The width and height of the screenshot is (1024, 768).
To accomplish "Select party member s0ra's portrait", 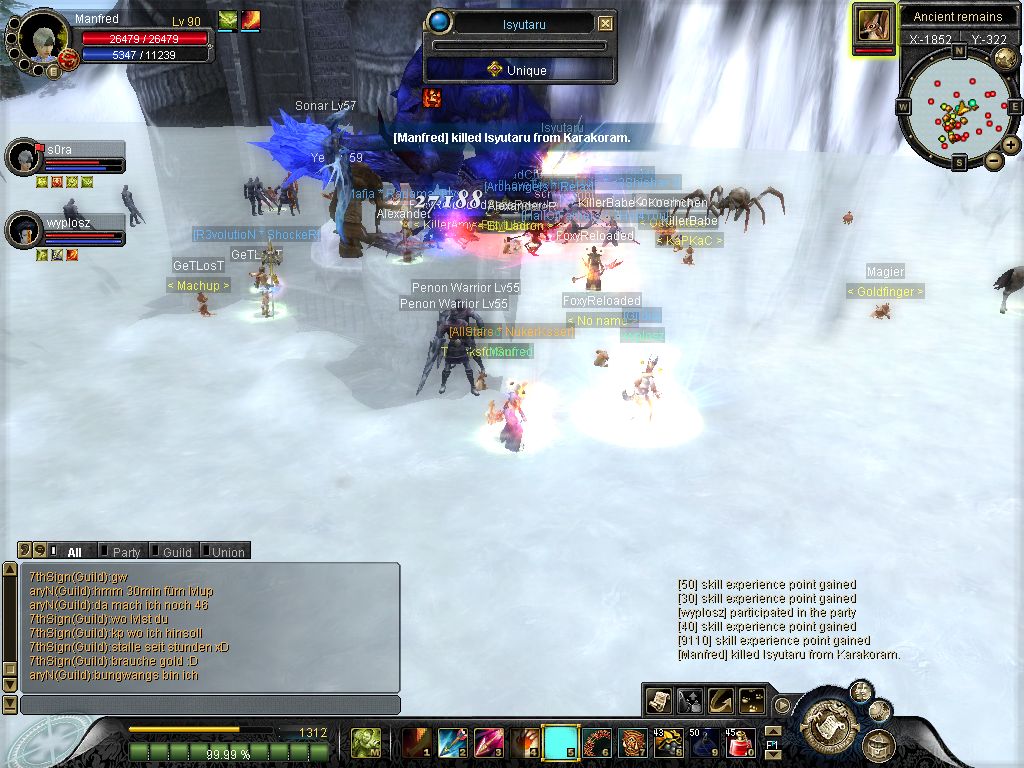I will coord(23,157).
